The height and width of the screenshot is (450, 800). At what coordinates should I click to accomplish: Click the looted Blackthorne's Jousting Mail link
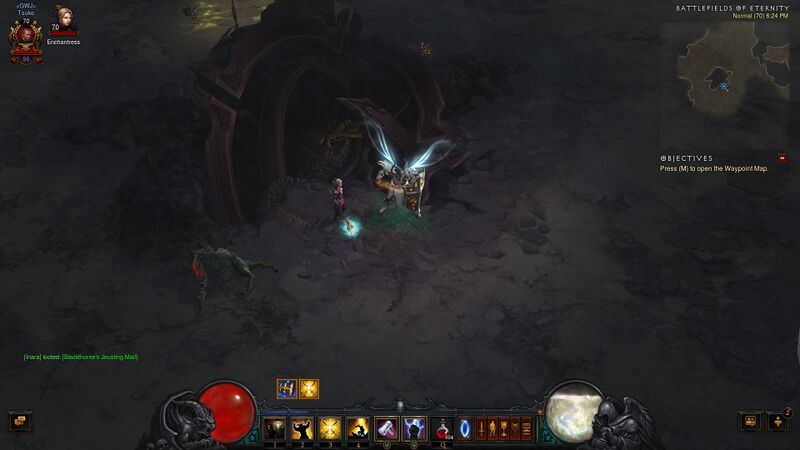click(x=99, y=357)
